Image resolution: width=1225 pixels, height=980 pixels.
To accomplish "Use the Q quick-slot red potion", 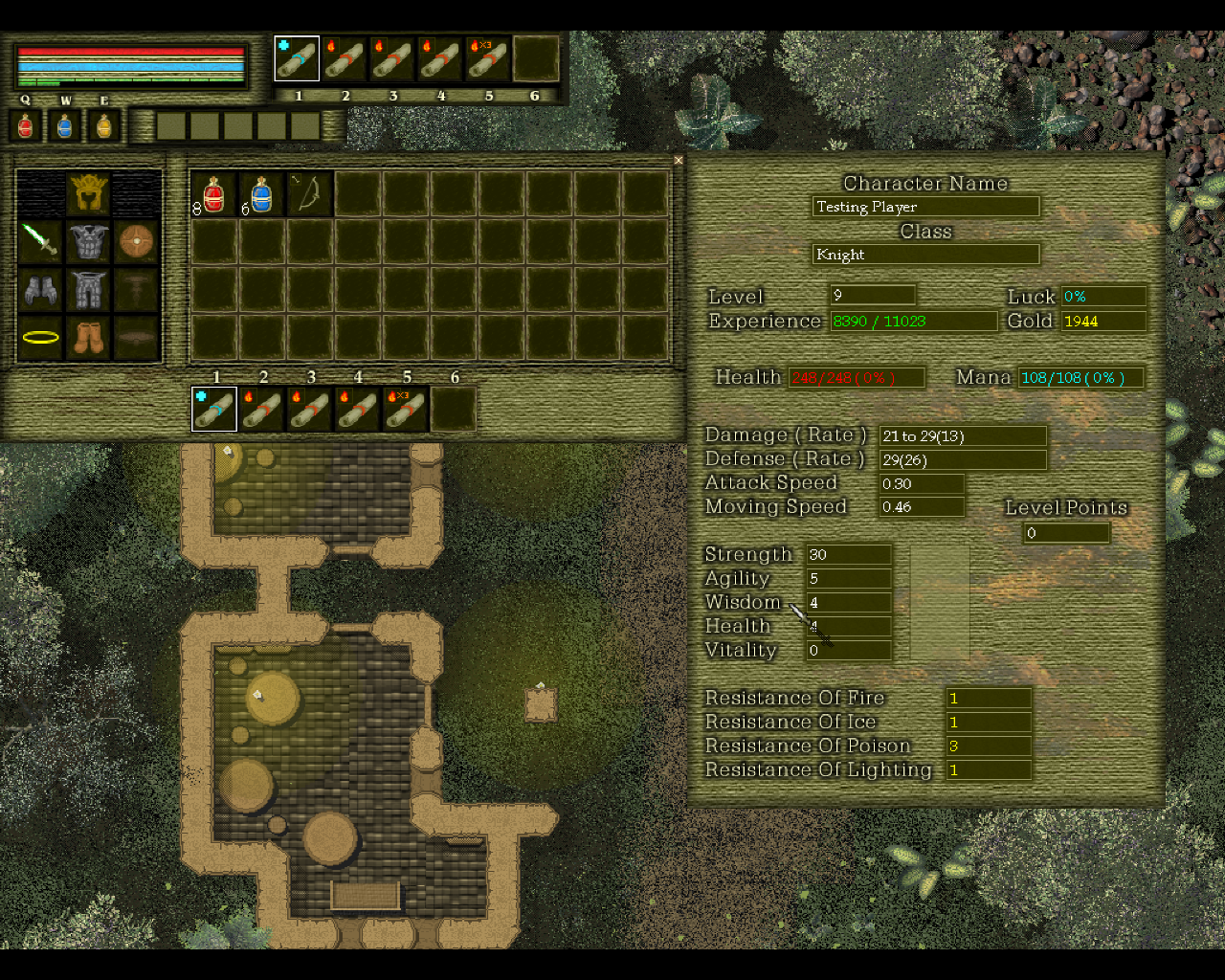I will [26, 125].
